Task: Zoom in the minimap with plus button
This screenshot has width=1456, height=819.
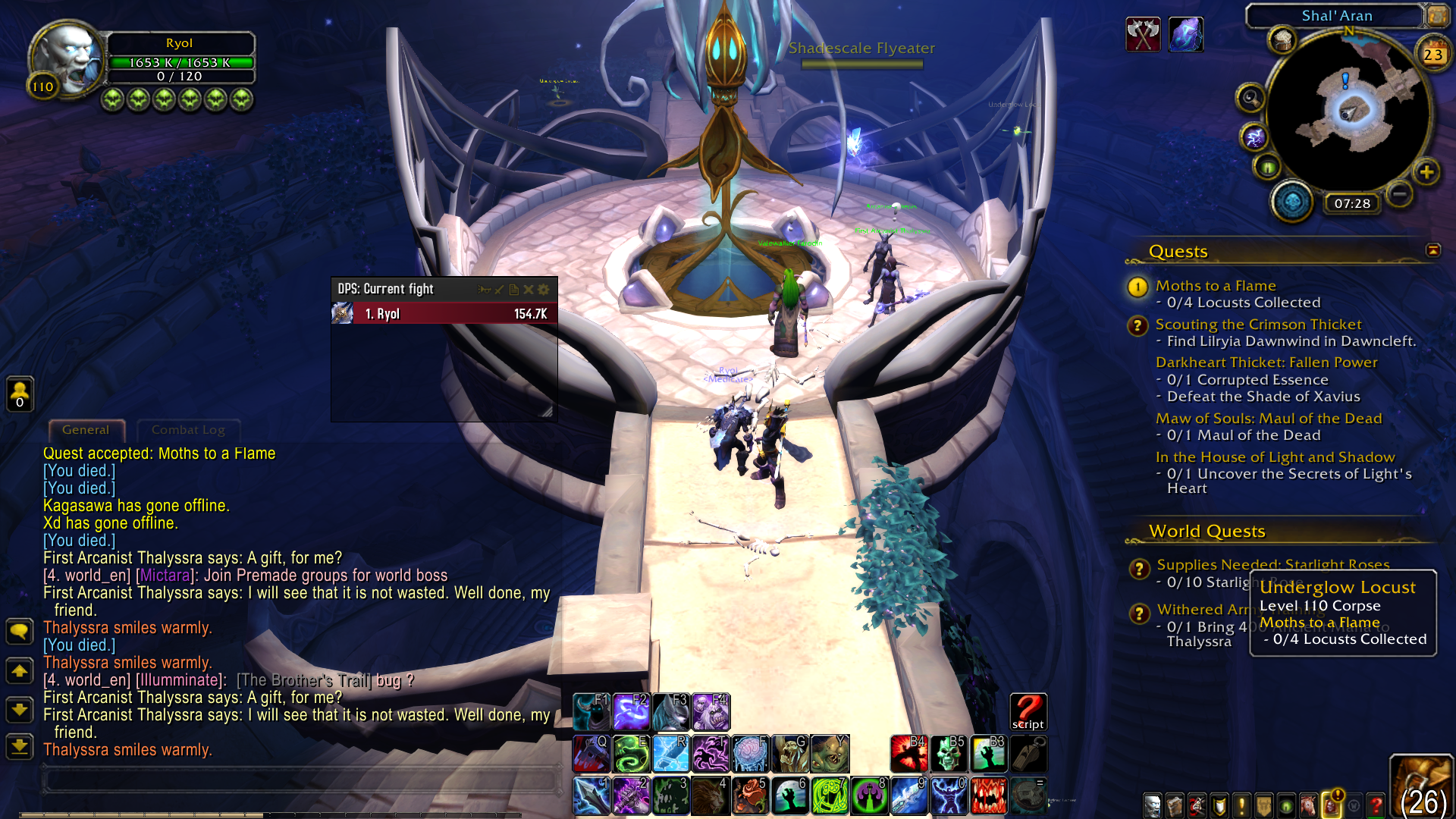Action: [x=1426, y=172]
